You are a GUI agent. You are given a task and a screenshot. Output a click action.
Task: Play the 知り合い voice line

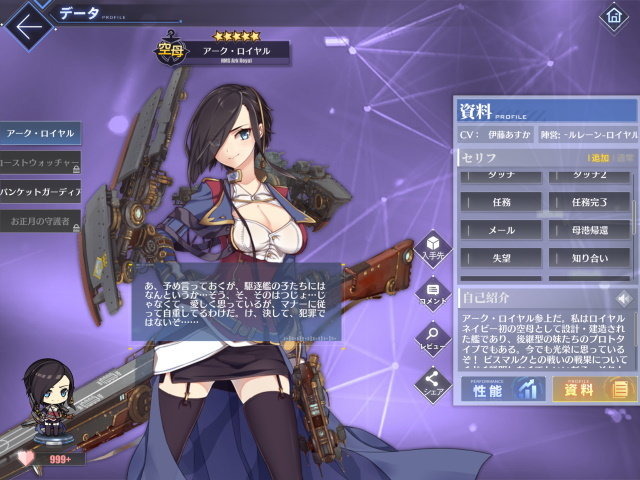[x=588, y=257]
